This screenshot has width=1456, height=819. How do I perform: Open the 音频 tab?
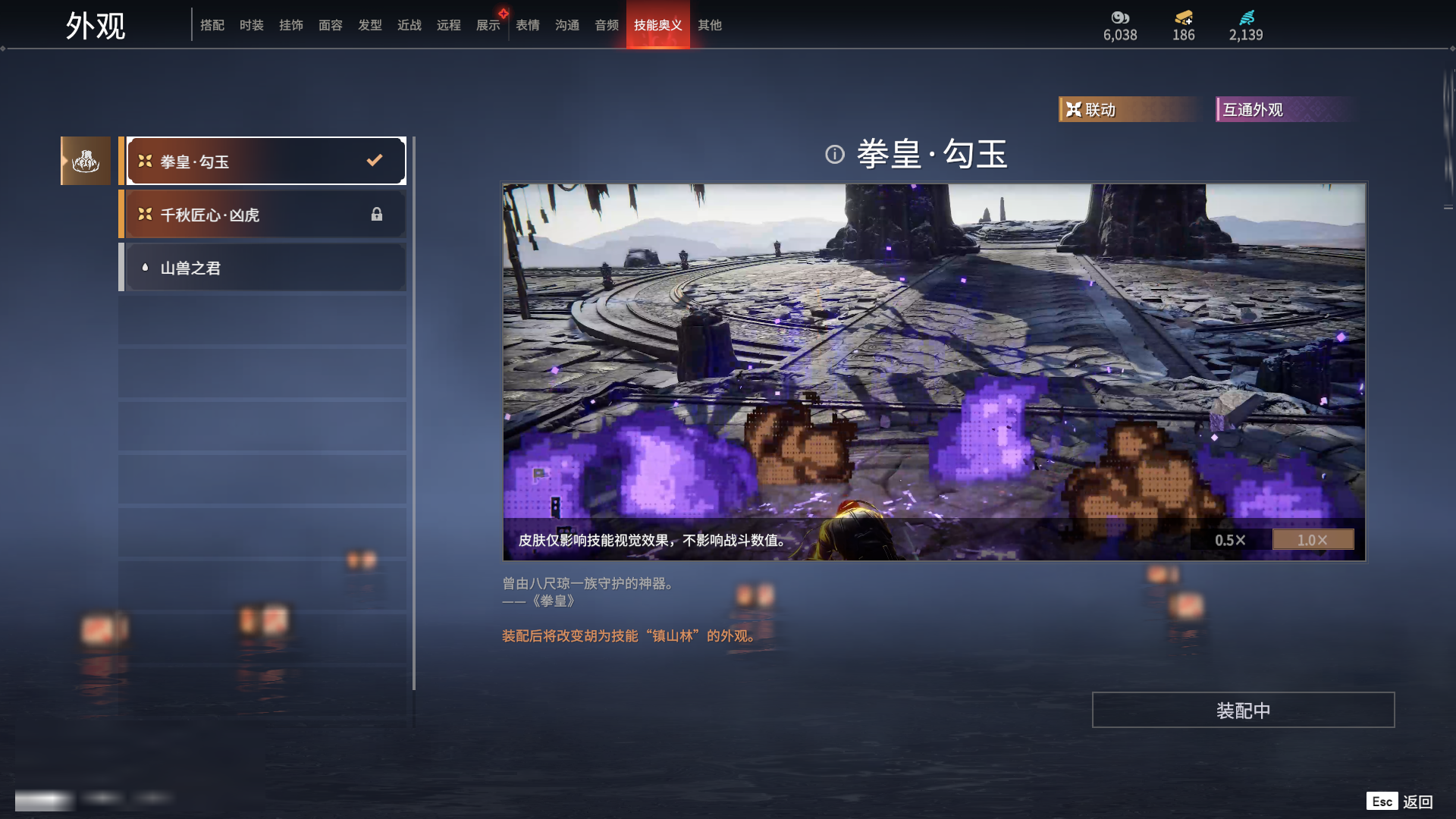click(607, 25)
